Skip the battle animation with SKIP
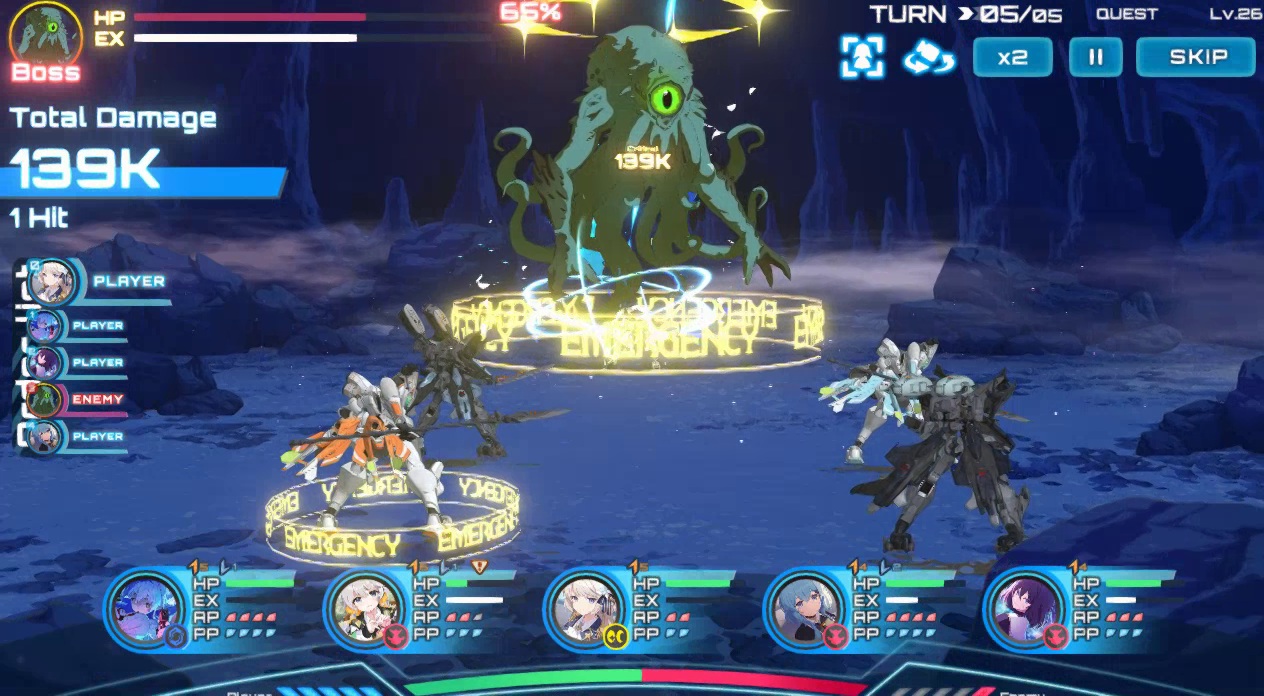The height and width of the screenshot is (696, 1264). coord(1195,57)
